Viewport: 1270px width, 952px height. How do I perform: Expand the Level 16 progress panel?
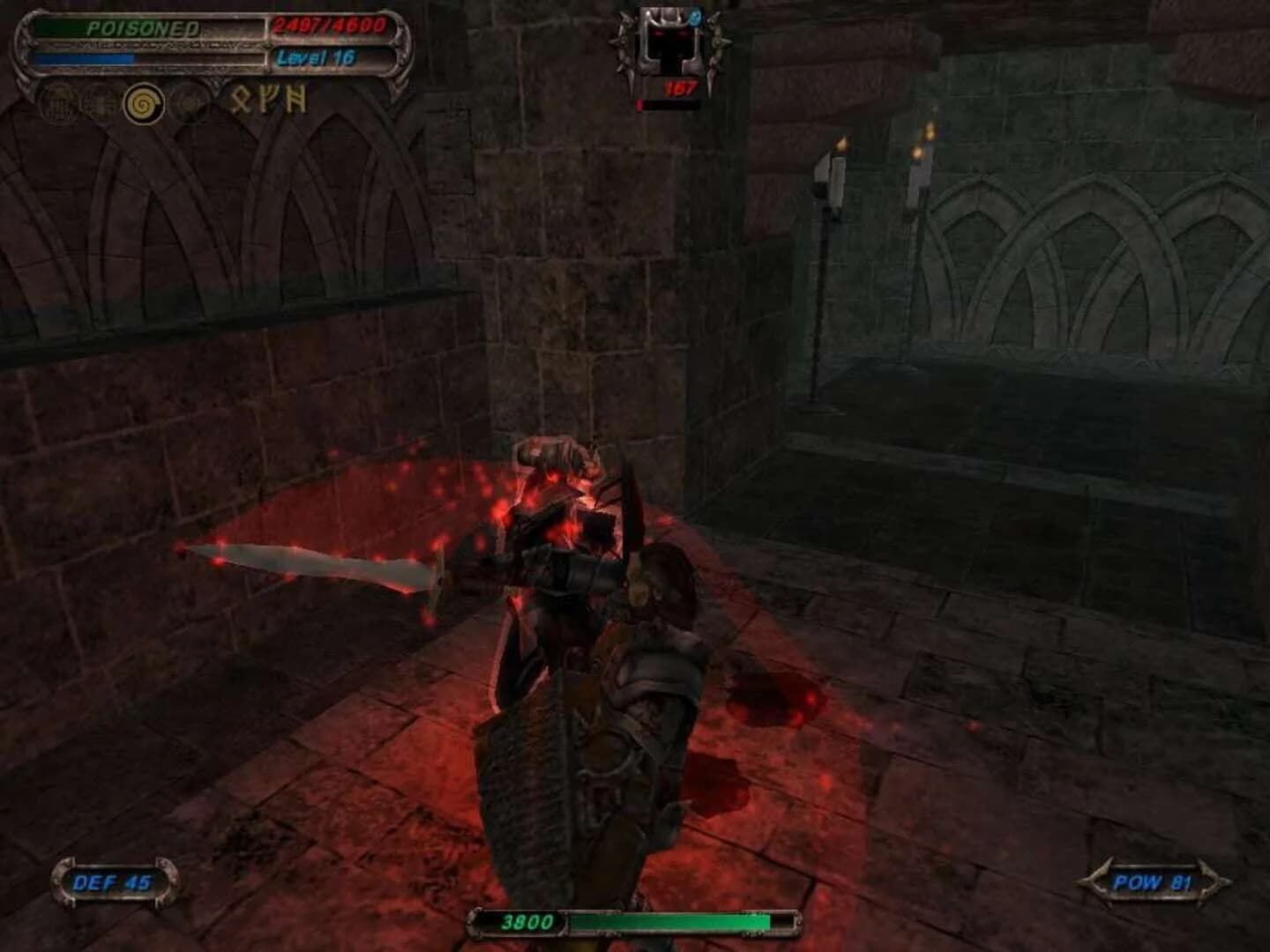tap(332, 56)
